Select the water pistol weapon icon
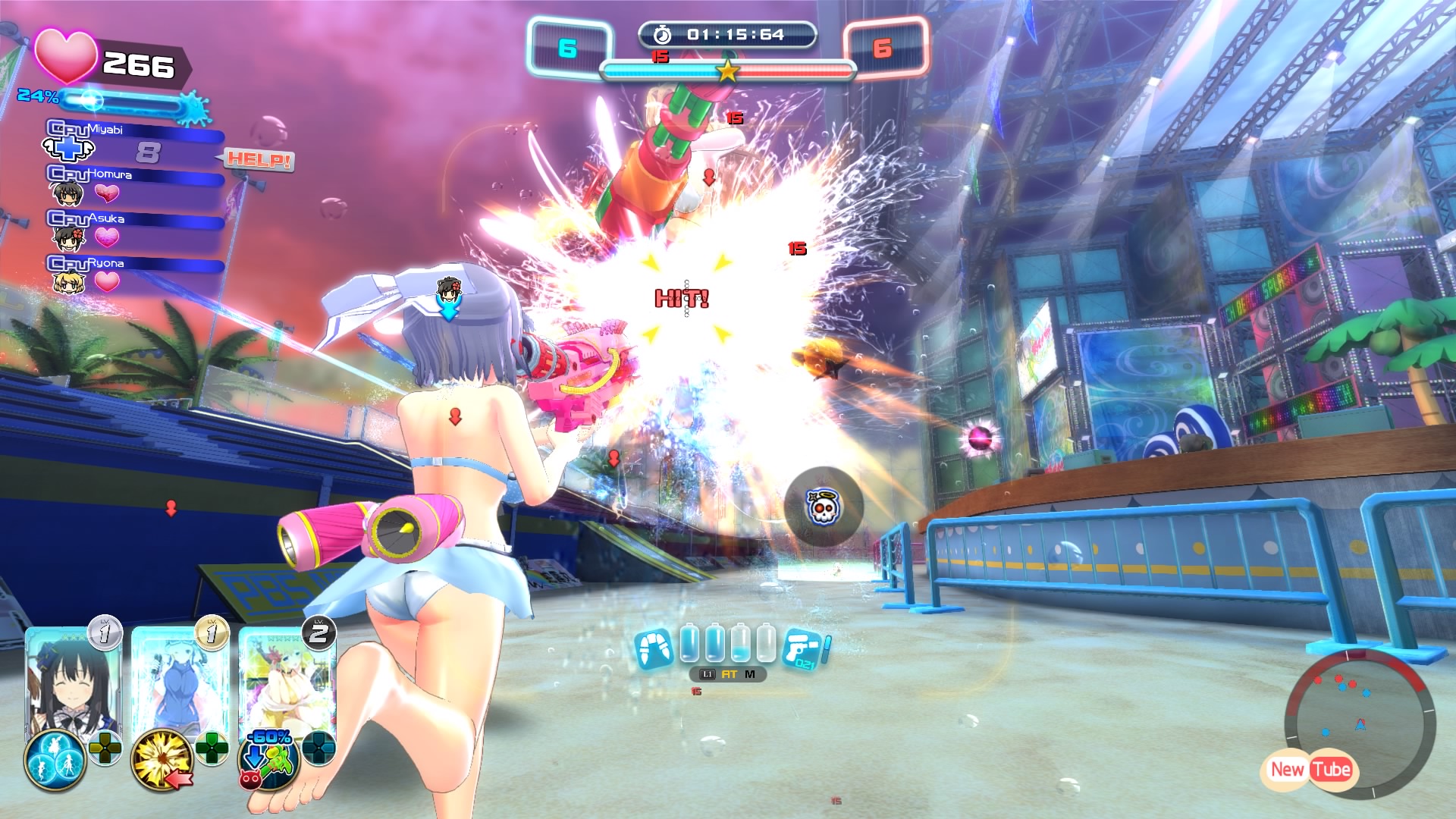This screenshot has width=1456, height=819. point(805,650)
